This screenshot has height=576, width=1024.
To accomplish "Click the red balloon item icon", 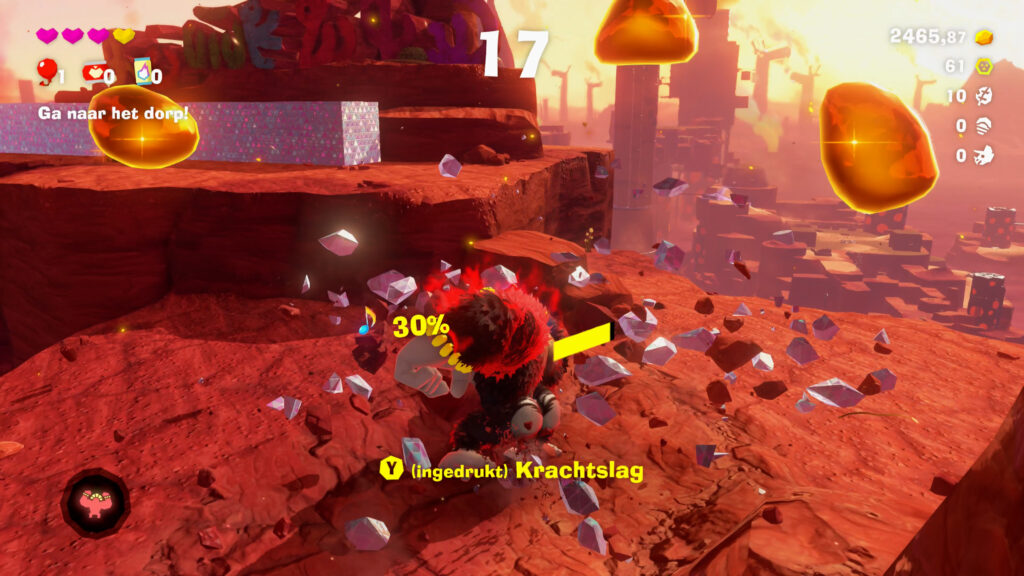I will click(46, 71).
